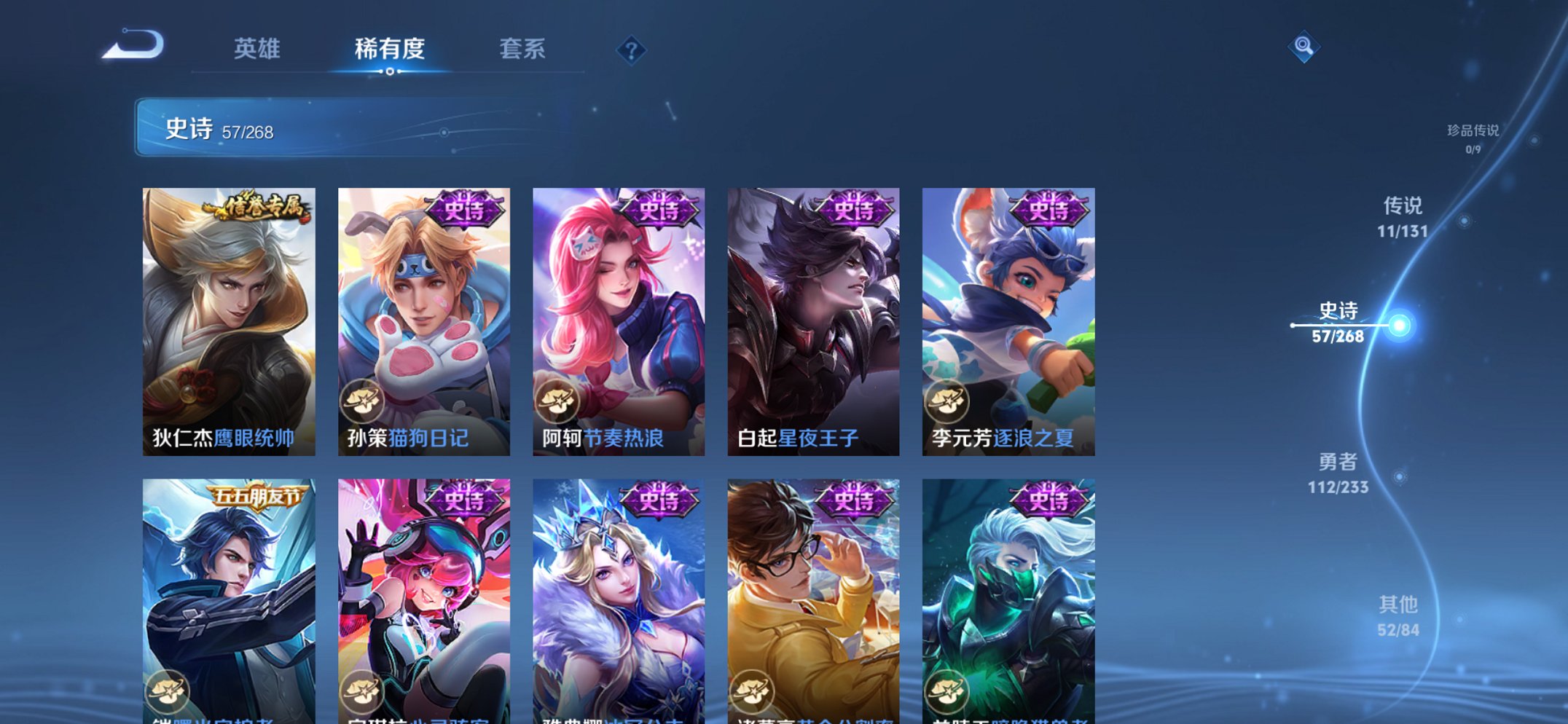
Task: Click the question mark help icon
Action: pyautogui.click(x=633, y=50)
